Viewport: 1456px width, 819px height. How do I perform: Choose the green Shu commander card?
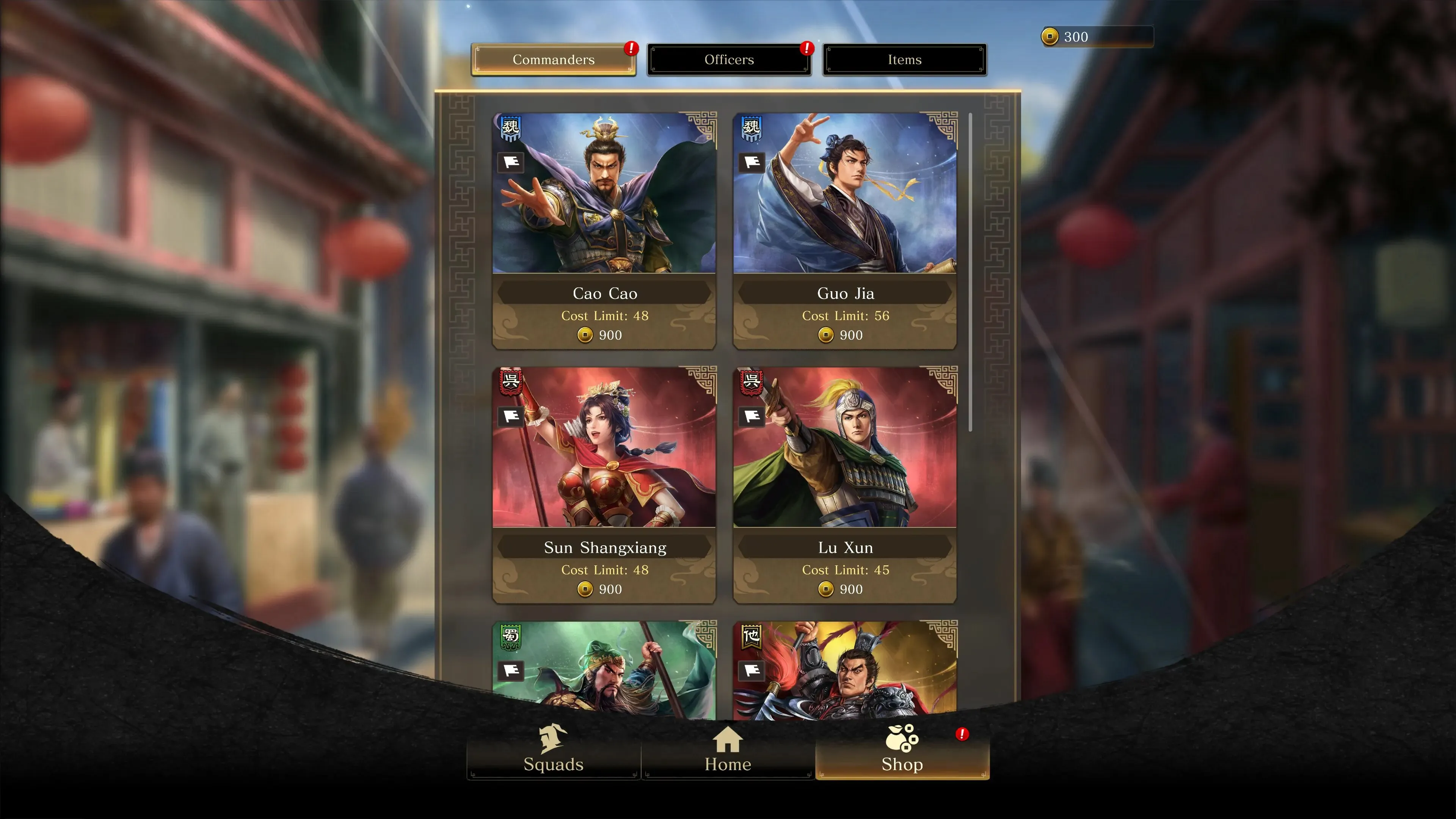[x=604, y=670]
